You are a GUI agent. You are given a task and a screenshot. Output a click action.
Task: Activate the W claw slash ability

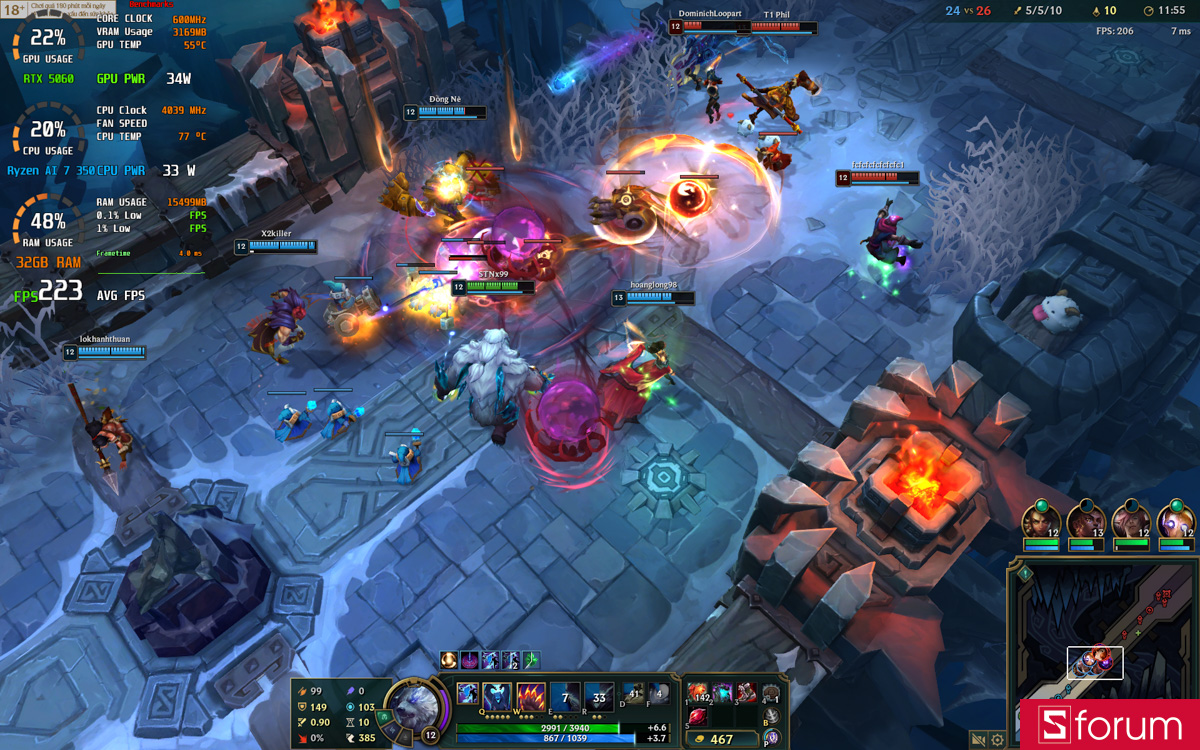(531, 696)
